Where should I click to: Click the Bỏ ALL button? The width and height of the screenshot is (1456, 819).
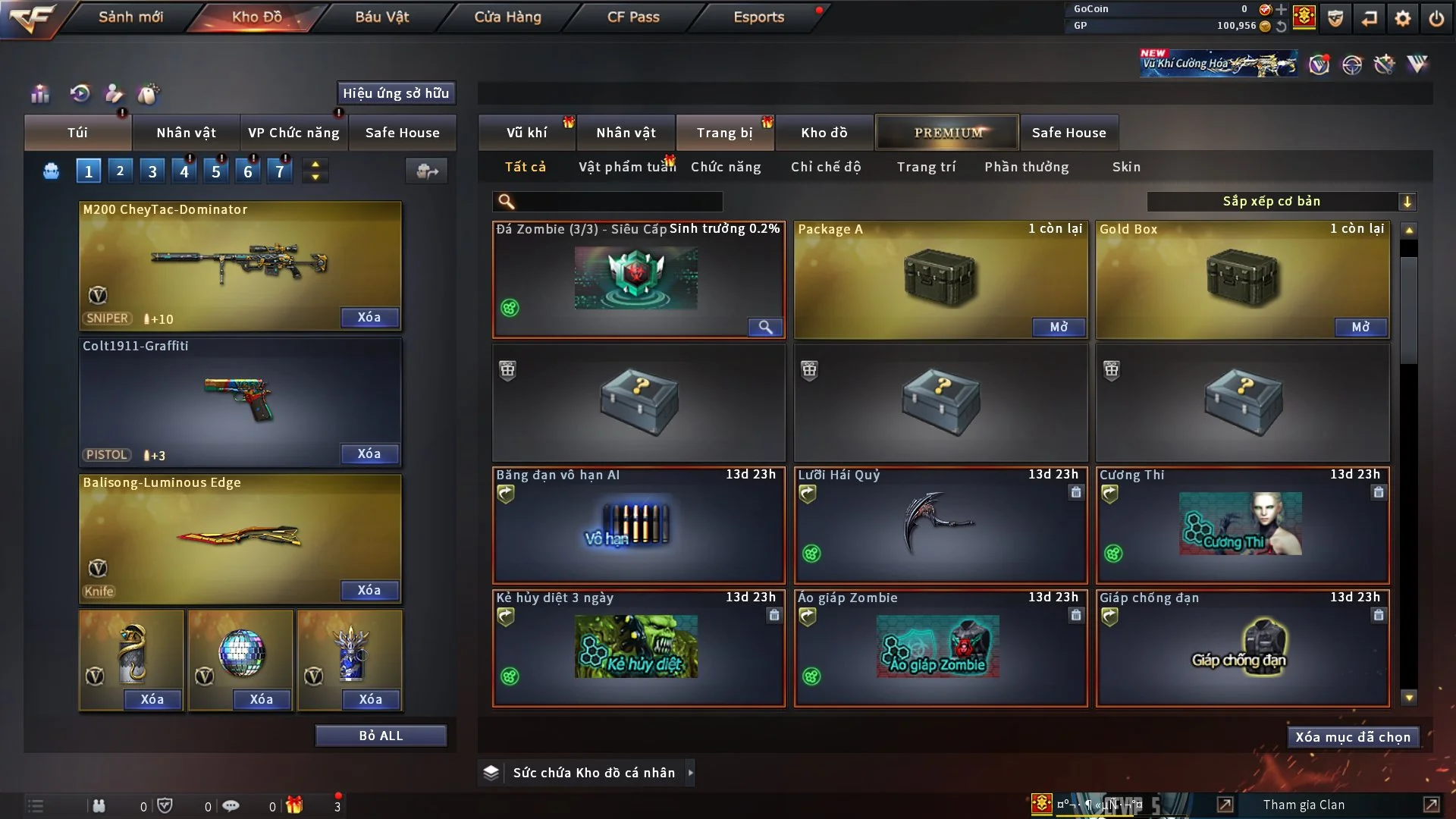point(381,736)
